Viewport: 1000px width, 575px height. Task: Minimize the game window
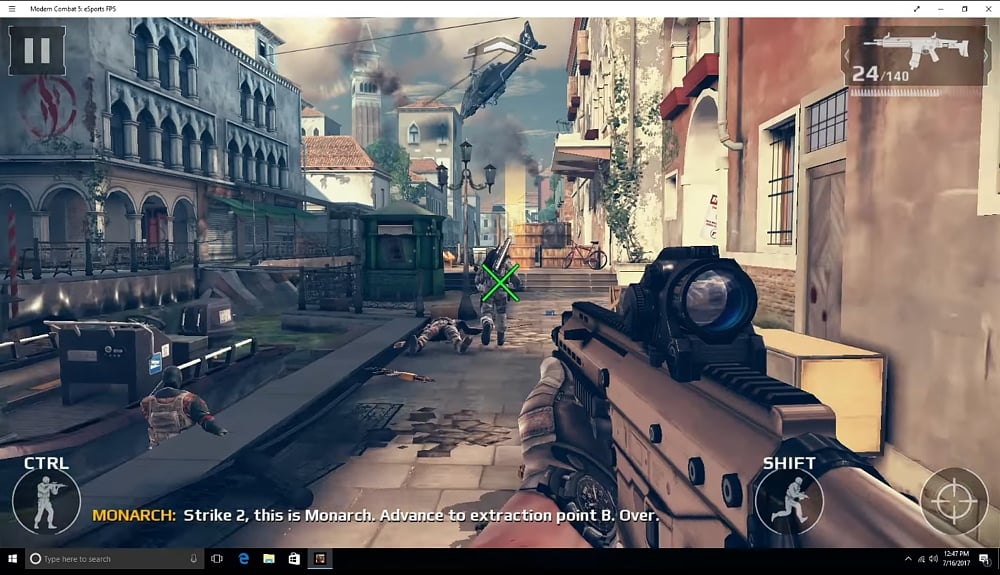[941, 8]
